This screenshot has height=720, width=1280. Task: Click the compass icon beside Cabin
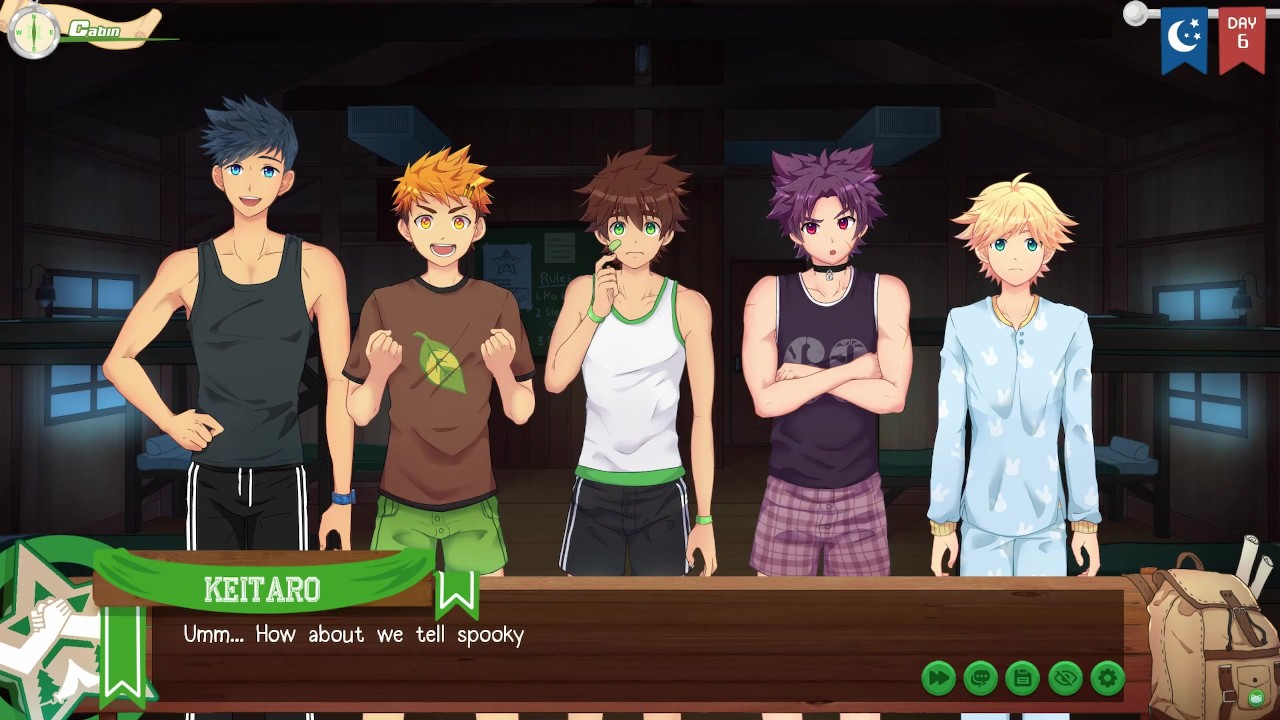coord(33,33)
